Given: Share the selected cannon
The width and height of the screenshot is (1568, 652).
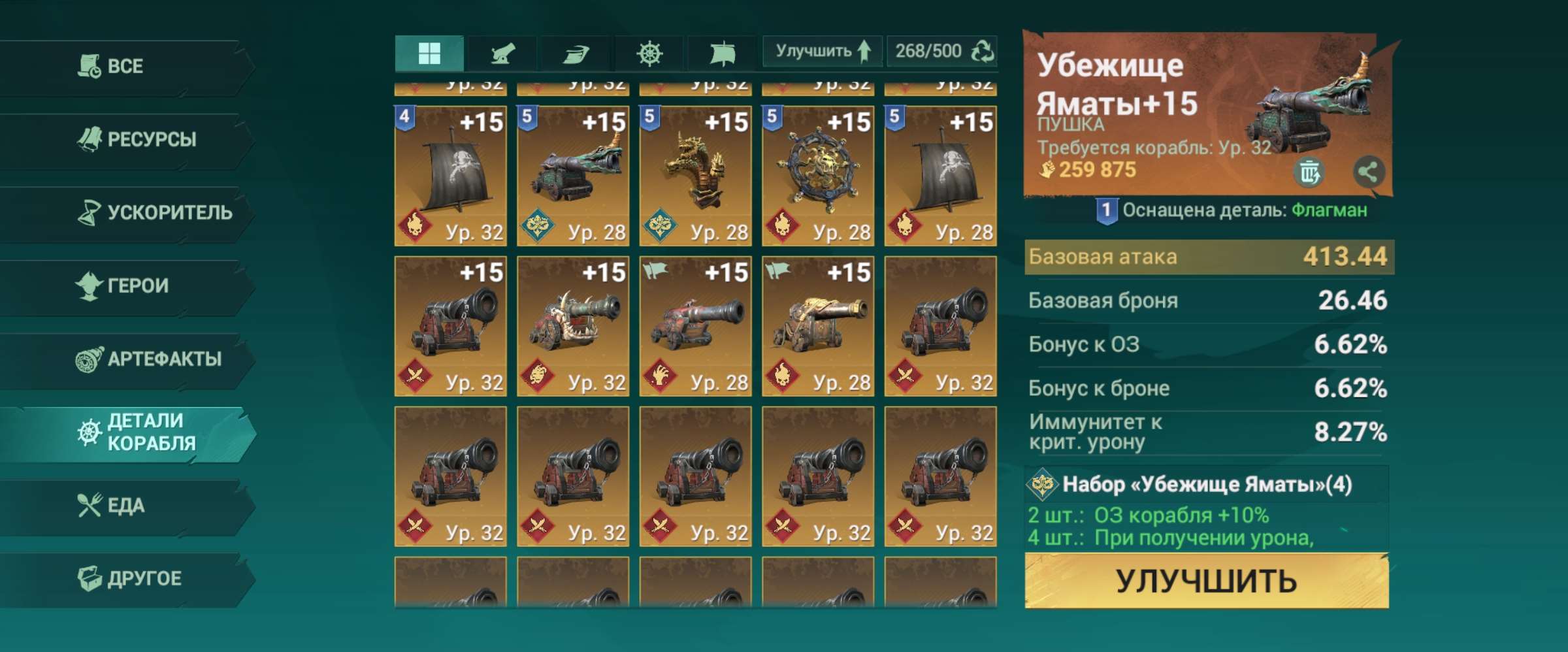Looking at the screenshot, I should (x=1368, y=172).
